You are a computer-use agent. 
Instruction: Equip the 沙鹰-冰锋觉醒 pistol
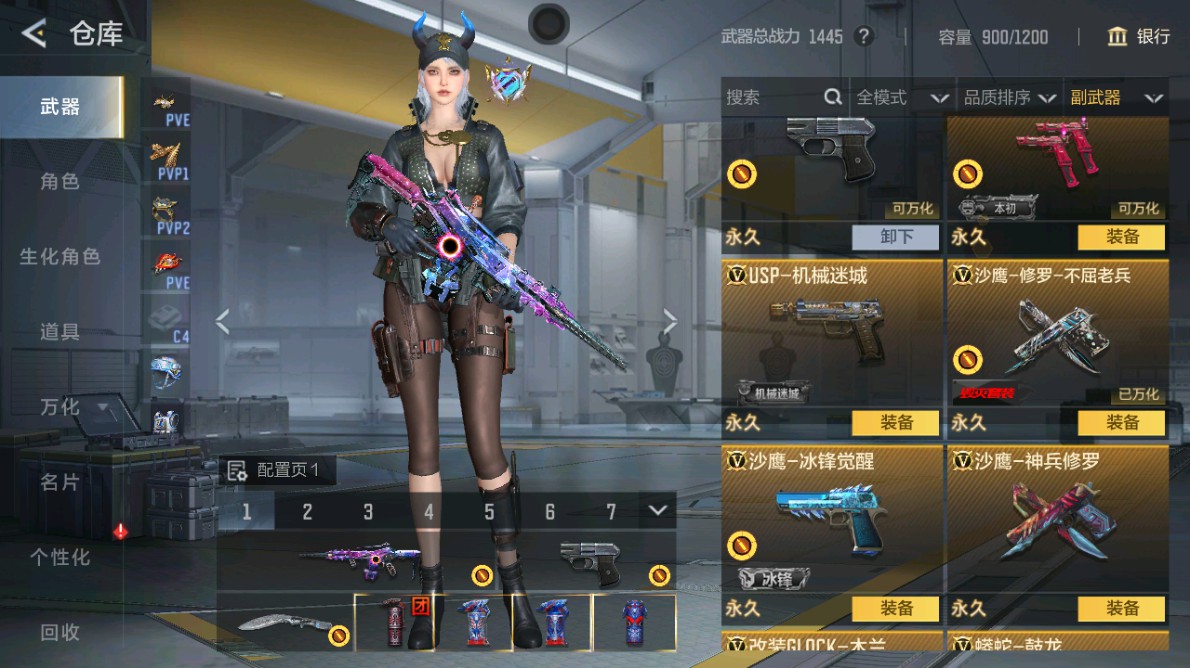895,608
